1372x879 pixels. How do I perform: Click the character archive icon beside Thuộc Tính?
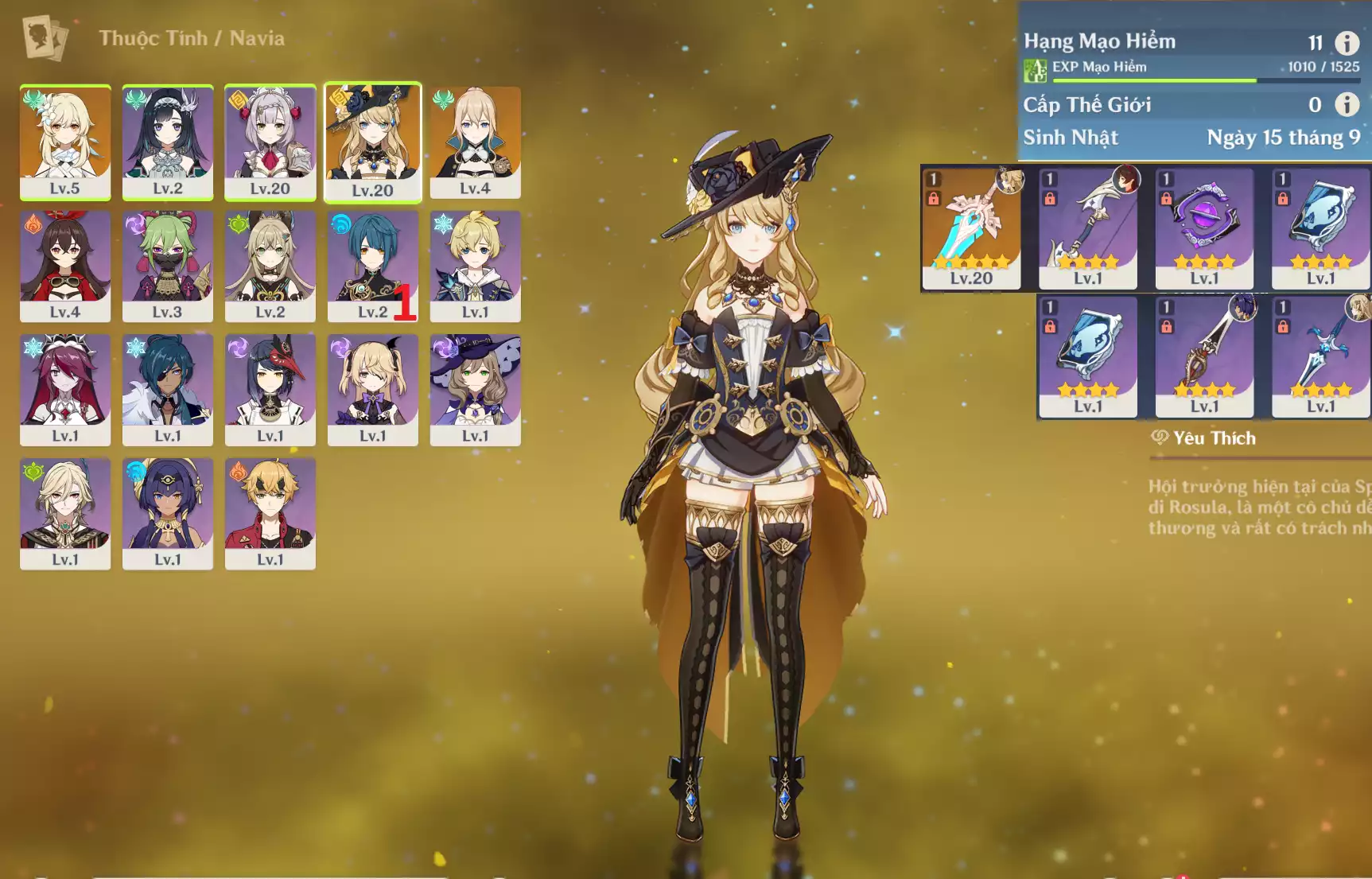point(45,37)
